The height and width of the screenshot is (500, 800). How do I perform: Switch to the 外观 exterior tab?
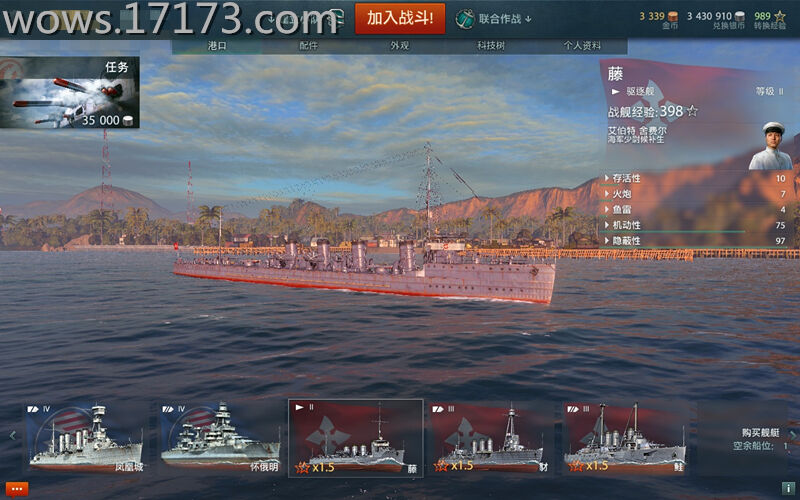(399, 45)
